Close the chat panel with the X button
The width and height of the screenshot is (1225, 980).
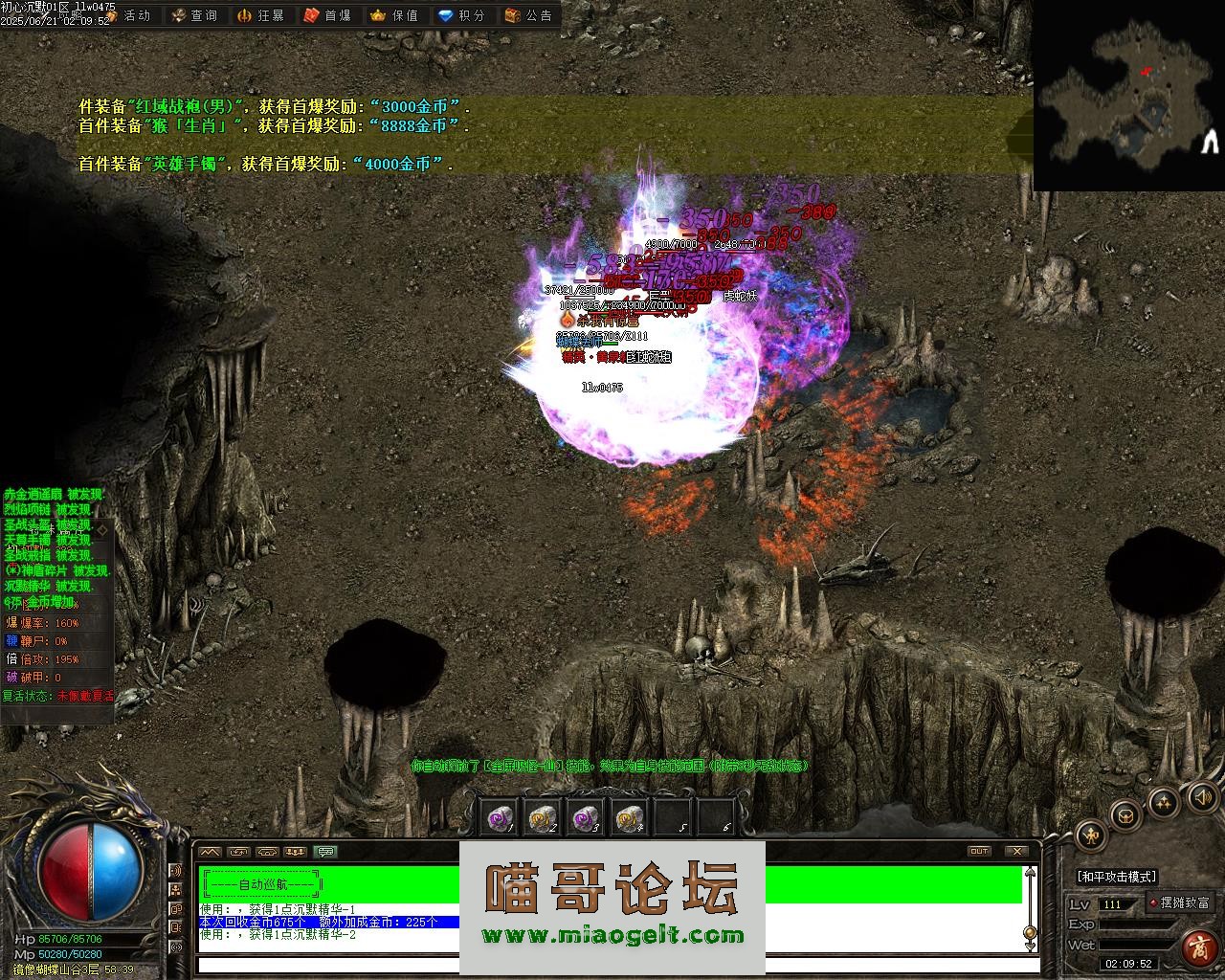1015,851
